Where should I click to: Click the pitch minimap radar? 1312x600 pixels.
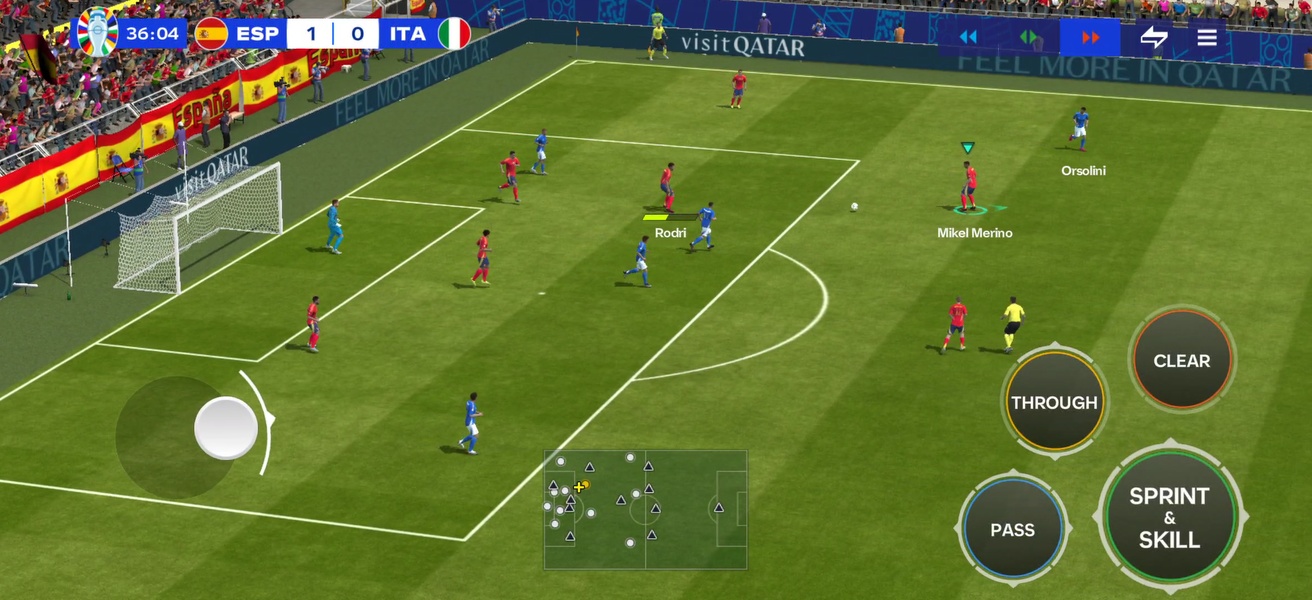pyautogui.click(x=645, y=509)
